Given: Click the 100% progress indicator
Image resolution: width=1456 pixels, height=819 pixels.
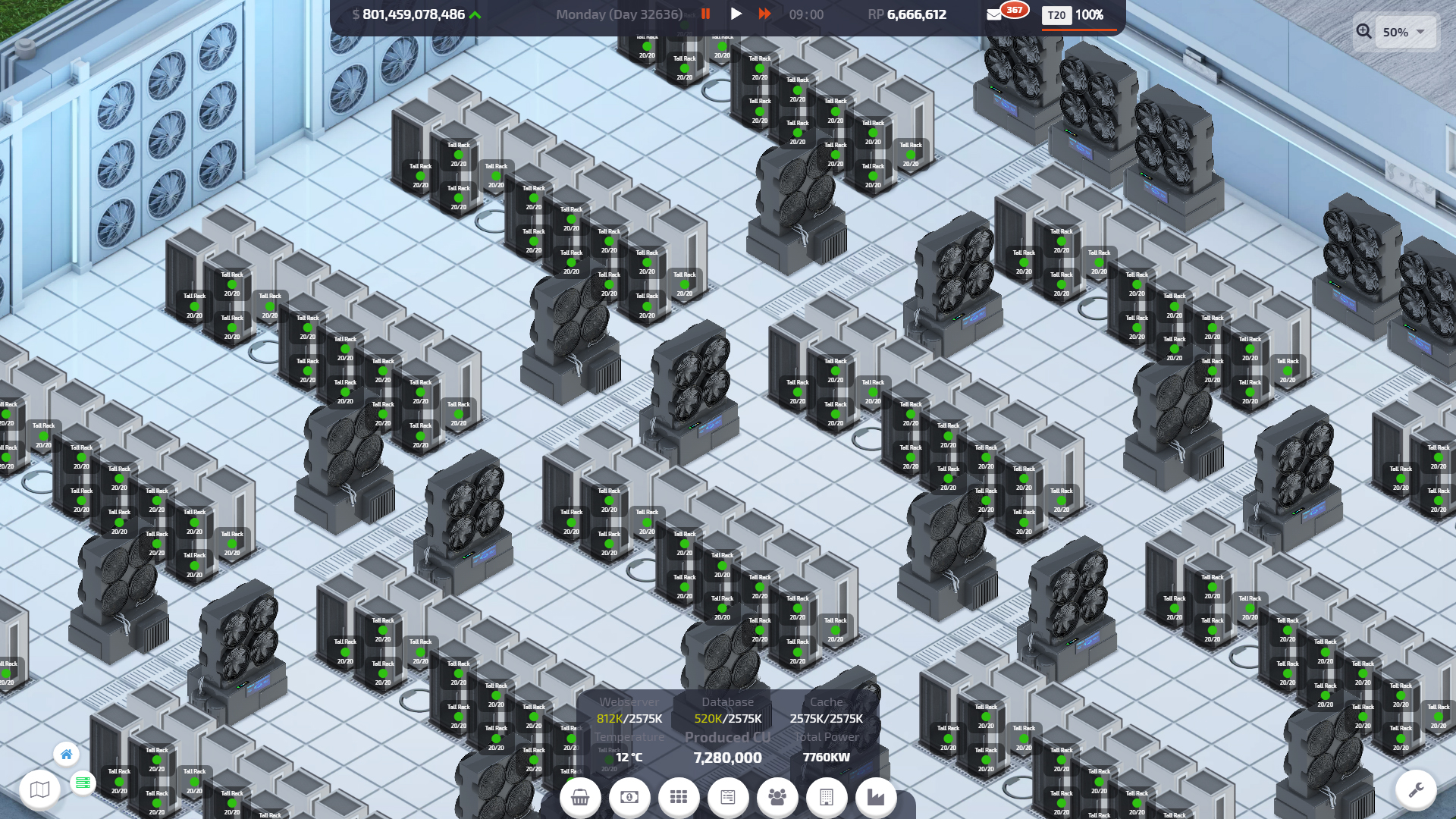Looking at the screenshot, I should point(1092,14).
